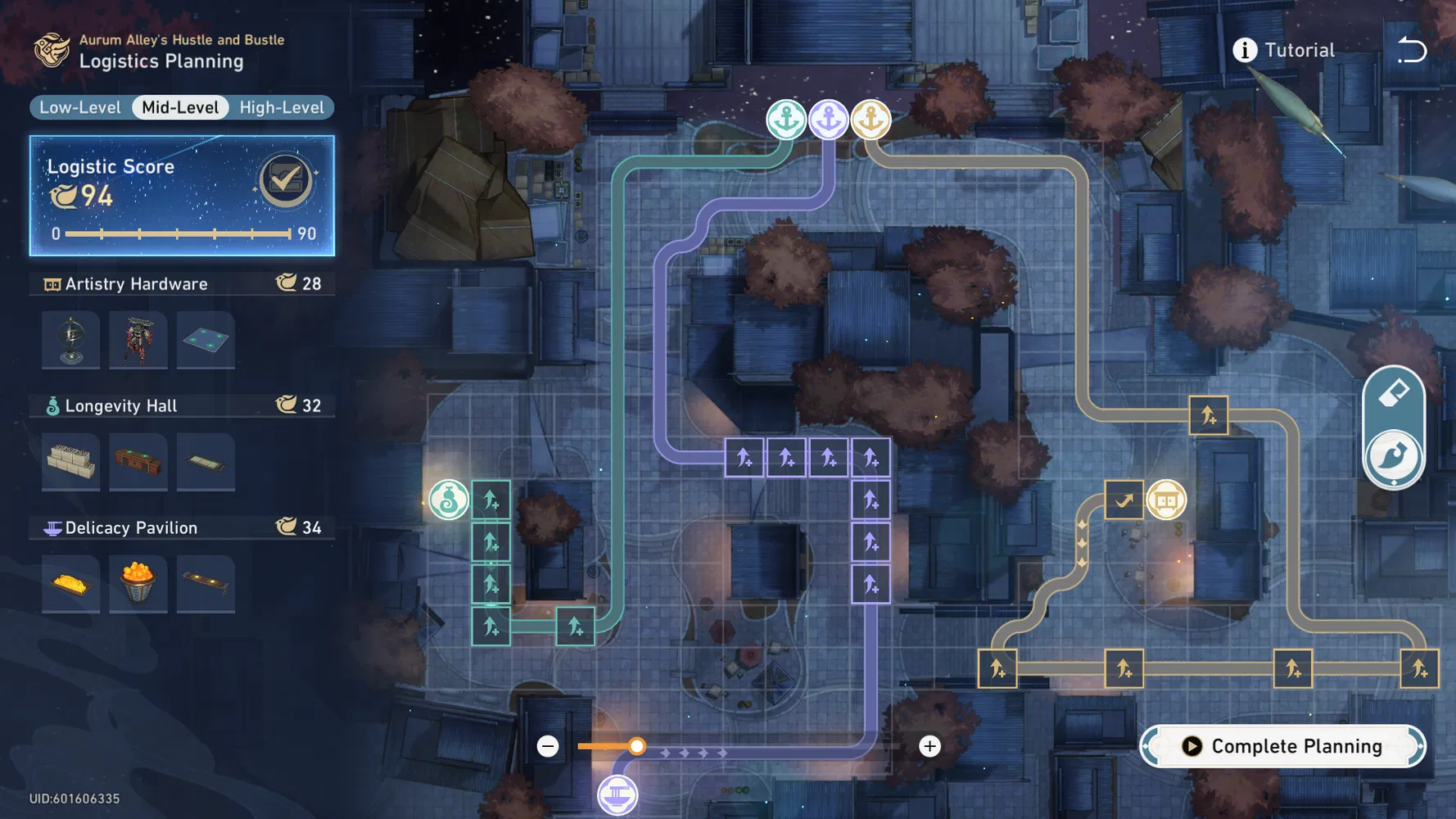Click the zoom slider handle
Viewport: 1456px width, 819px height.
637,746
